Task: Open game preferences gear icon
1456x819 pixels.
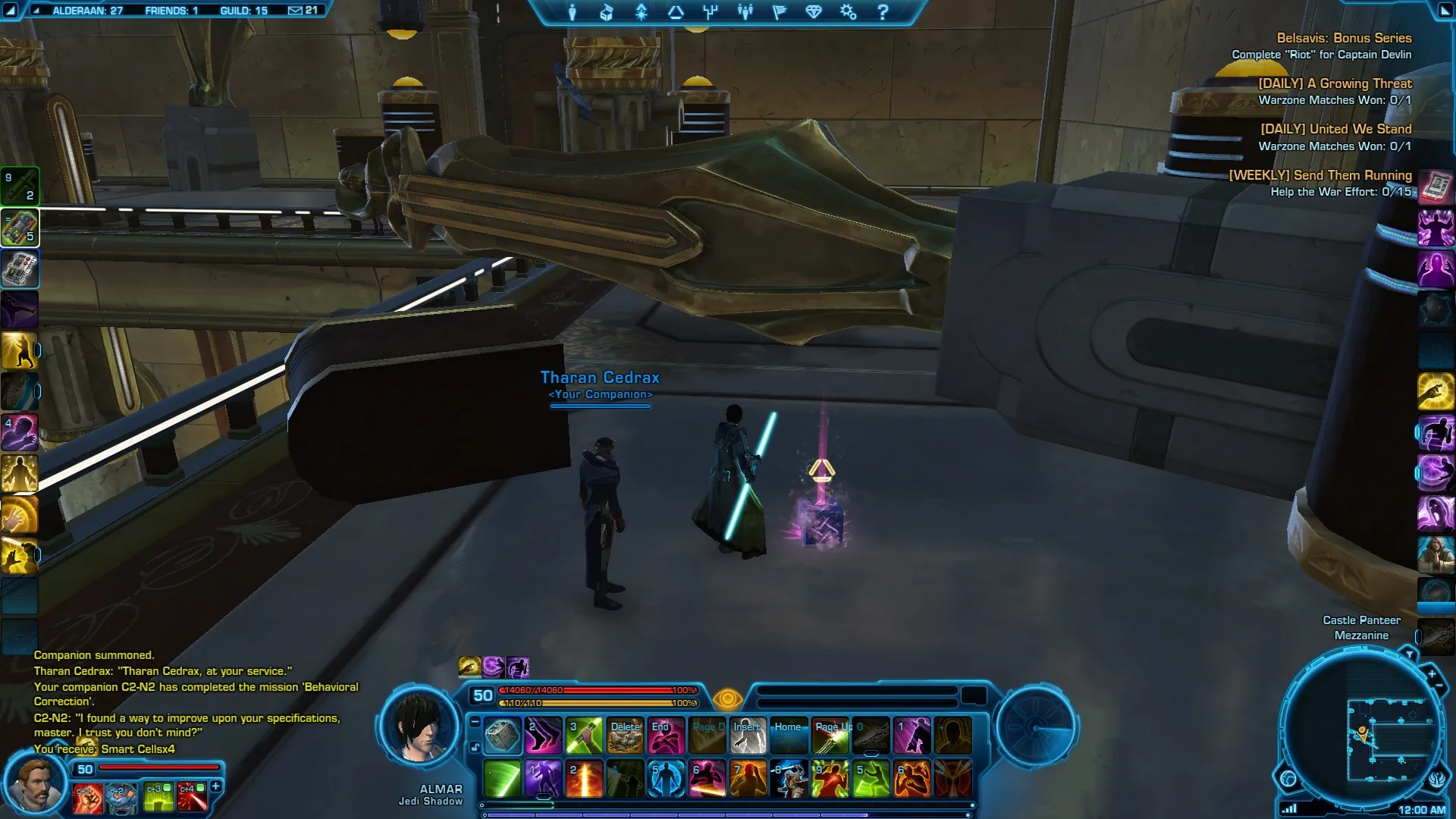Action: coord(848,12)
